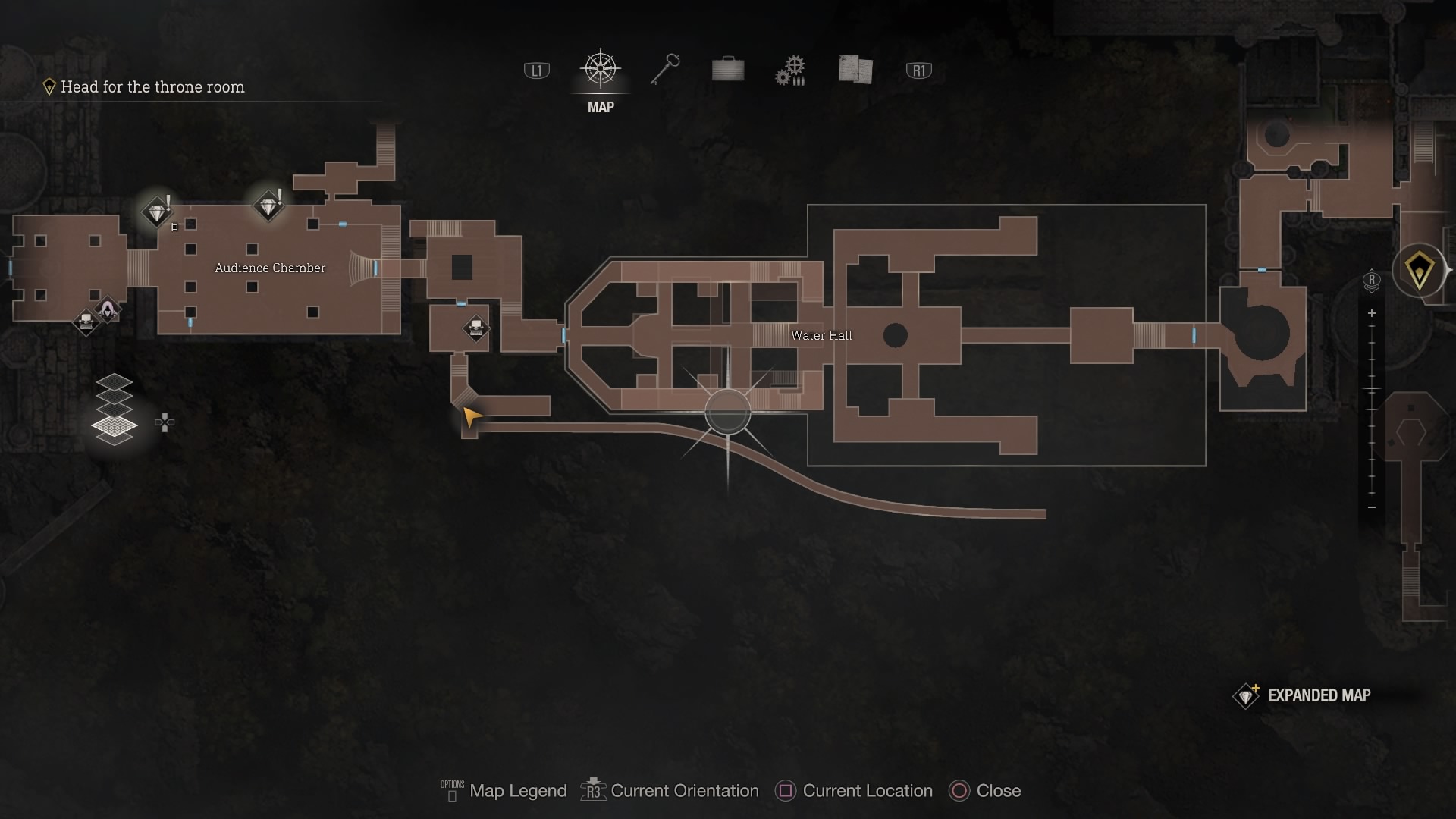Switch to the compass Map tab
This screenshot has height=819, width=1456.
(x=601, y=71)
